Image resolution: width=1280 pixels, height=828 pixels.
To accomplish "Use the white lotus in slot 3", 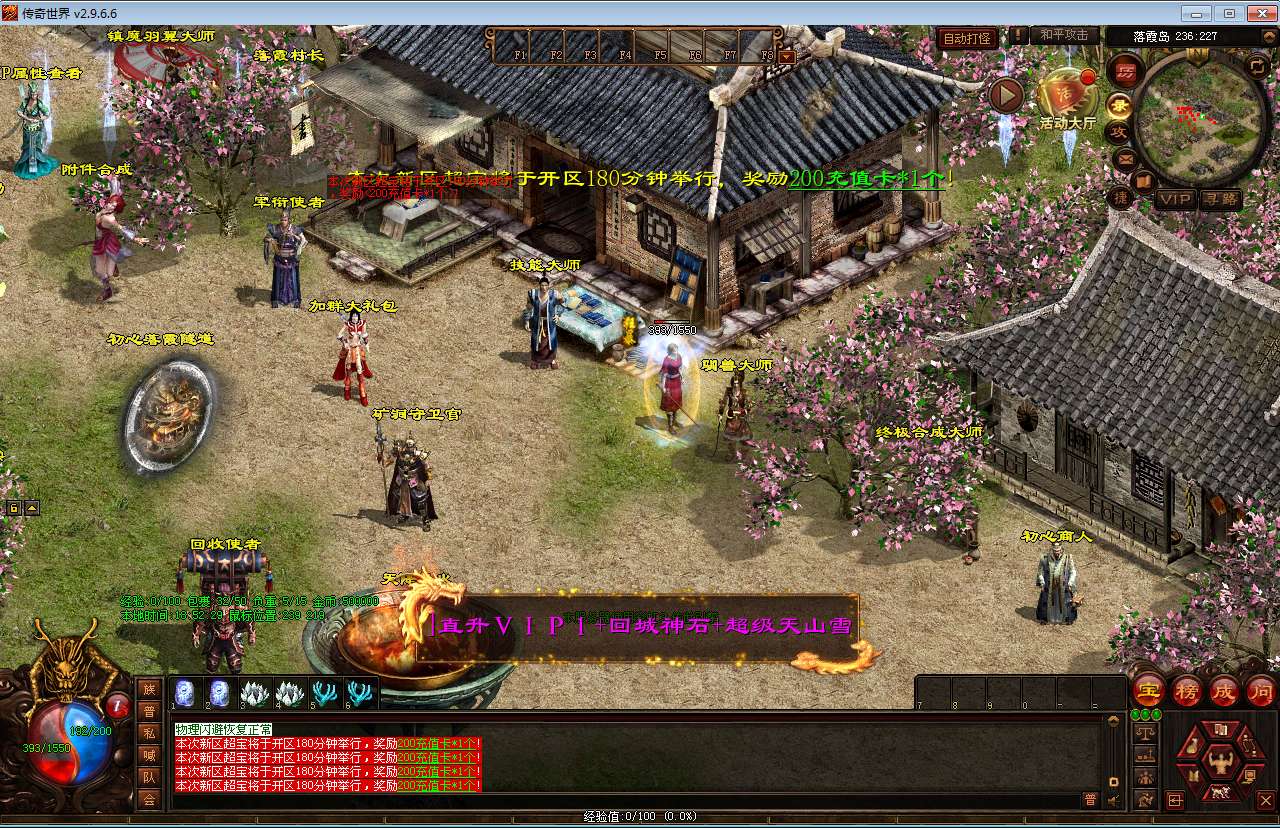I will [253, 692].
